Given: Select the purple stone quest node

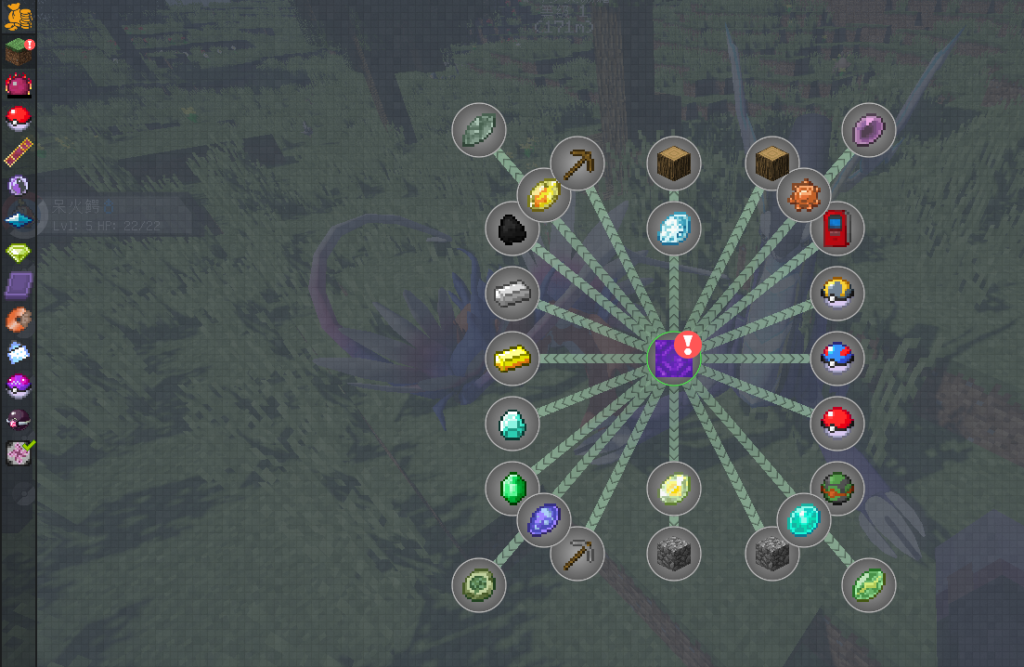Looking at the screenshot, I should pos(868,129).
